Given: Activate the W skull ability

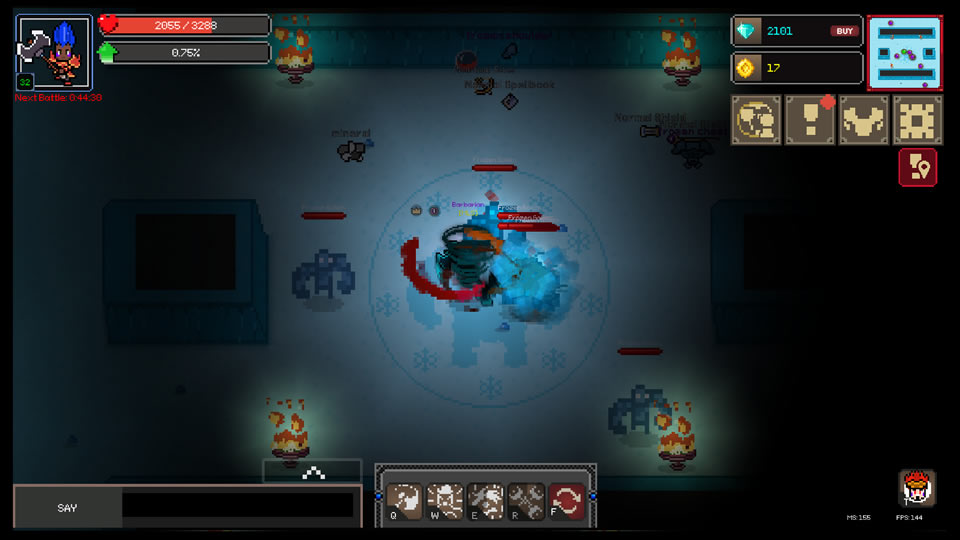Looking at the screenshot, I should click(445, 500).
